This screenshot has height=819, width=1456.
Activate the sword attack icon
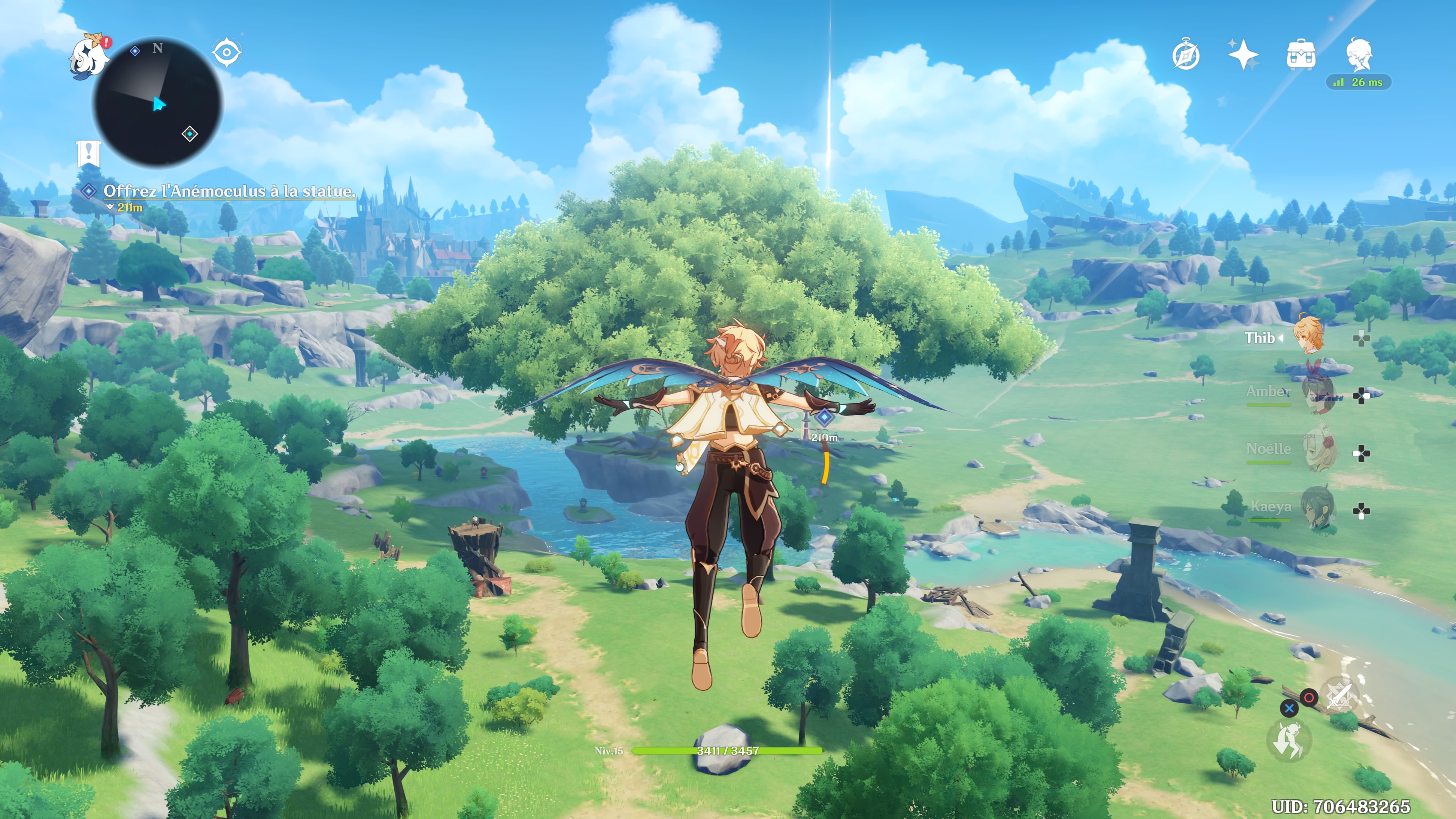point(1338,695)
